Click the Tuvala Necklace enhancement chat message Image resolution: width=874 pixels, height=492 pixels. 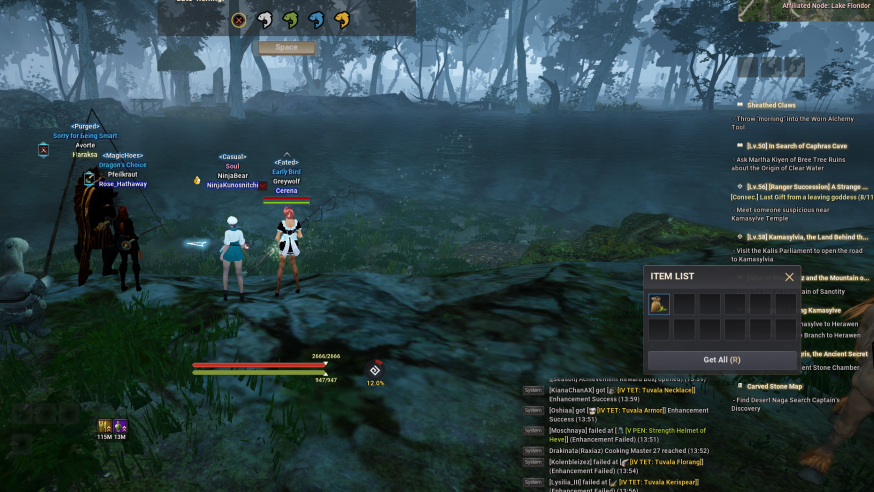(660, 390)
